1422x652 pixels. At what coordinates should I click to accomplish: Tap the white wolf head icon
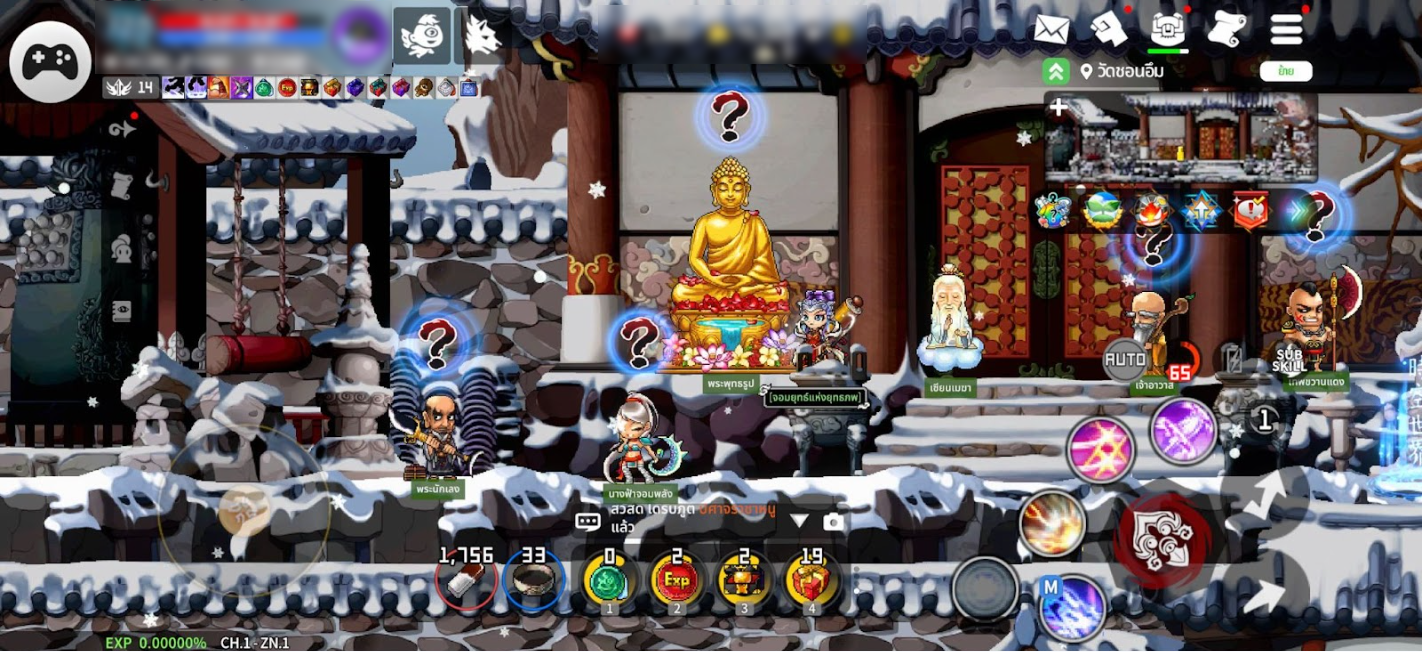[482, 36]
